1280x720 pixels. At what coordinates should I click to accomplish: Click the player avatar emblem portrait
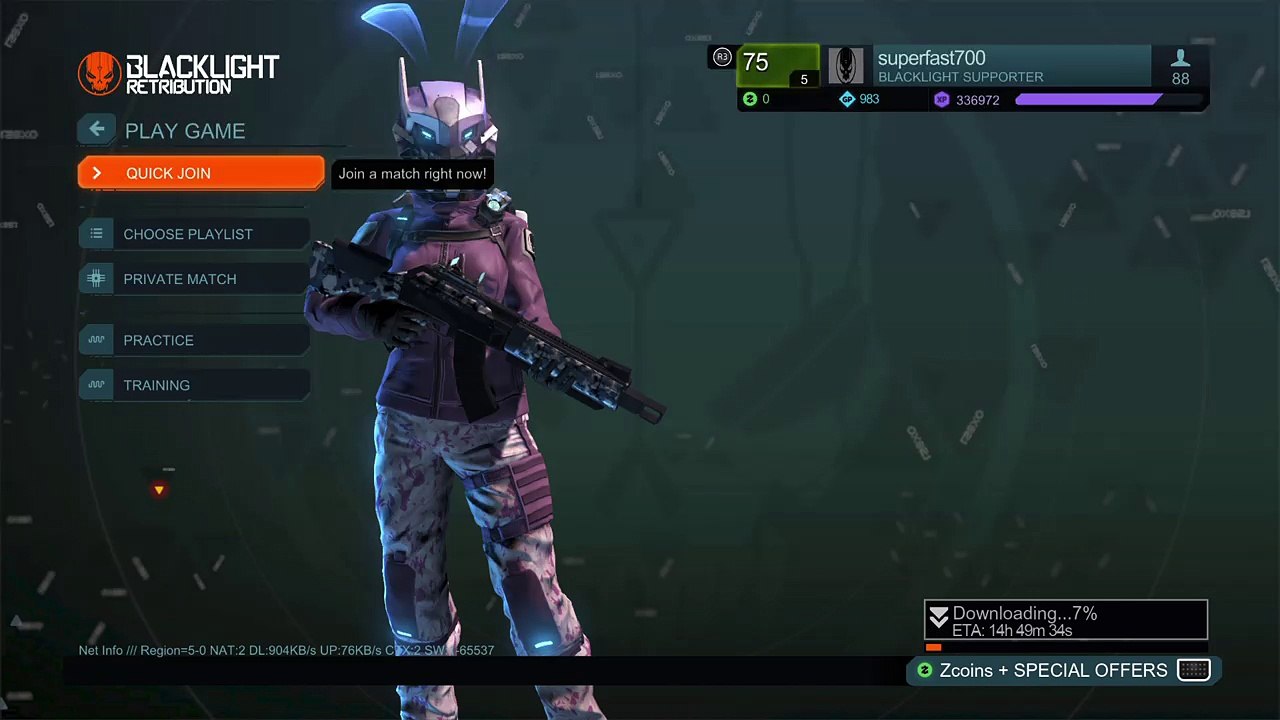[x=846, y=67]
